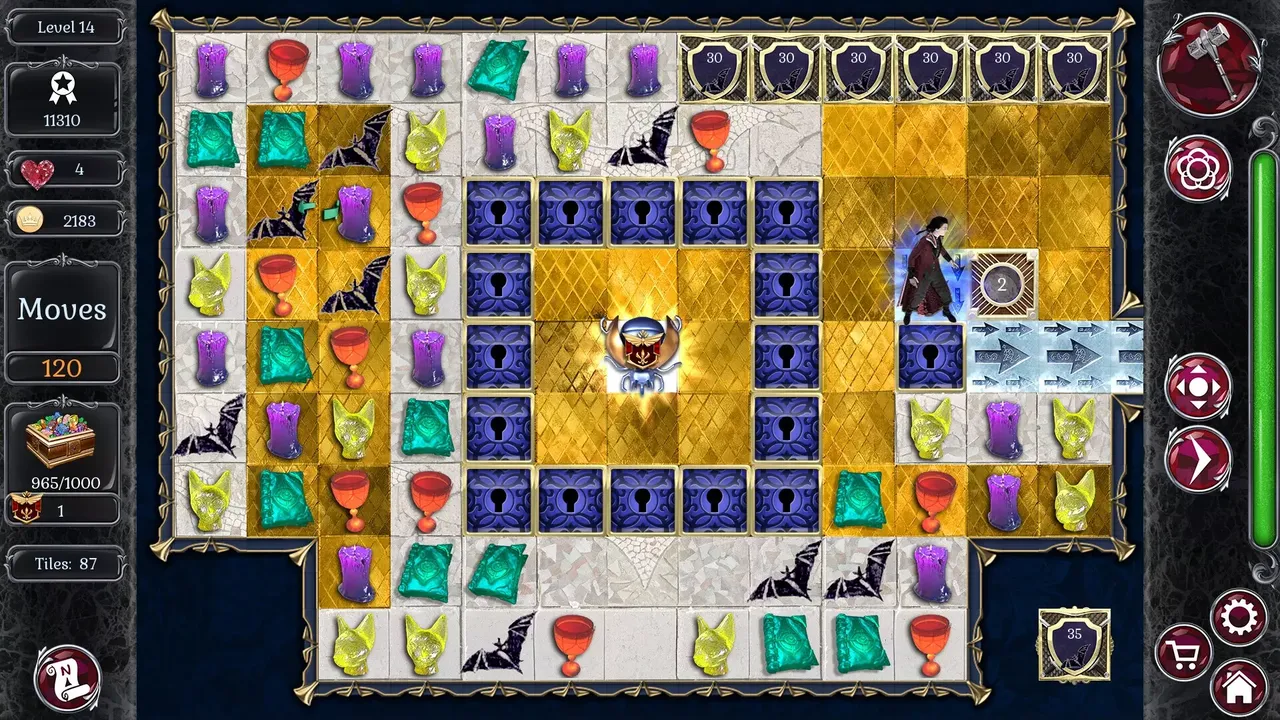
Task: Click the award ribbon showing 11310
Action: [62, 100]
